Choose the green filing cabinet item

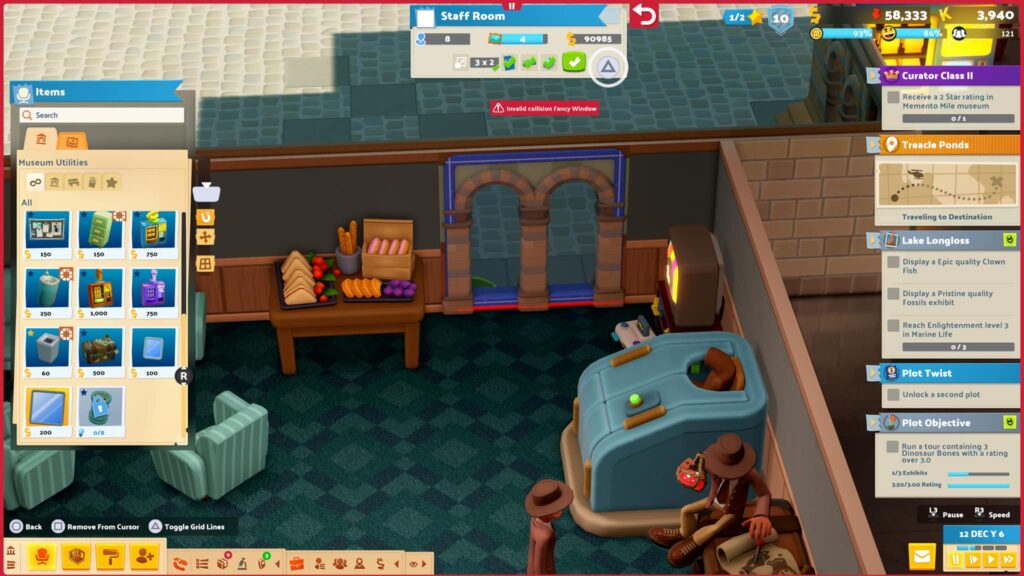coord(100,231)
